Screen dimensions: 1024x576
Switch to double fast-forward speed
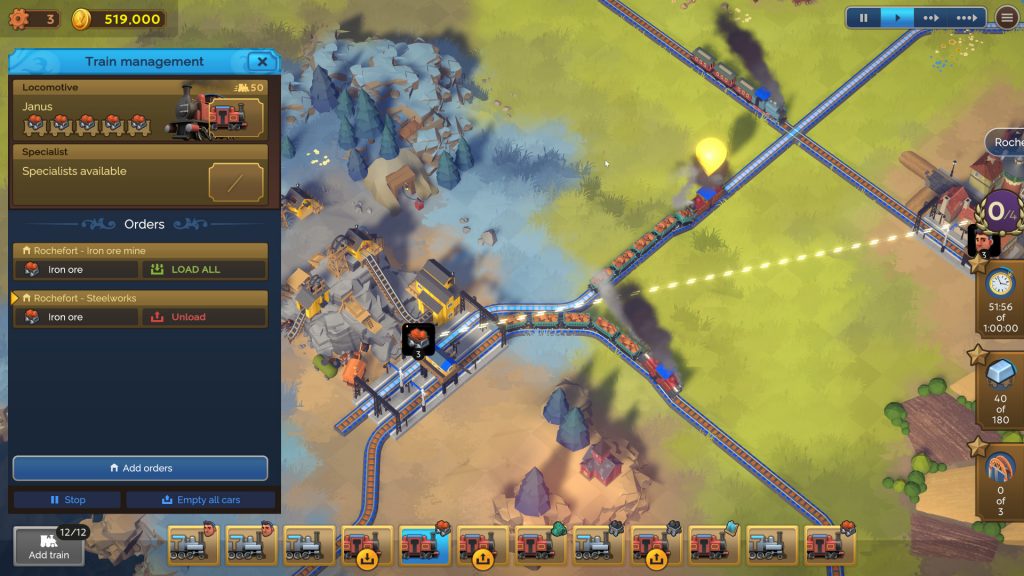(931, 18)
